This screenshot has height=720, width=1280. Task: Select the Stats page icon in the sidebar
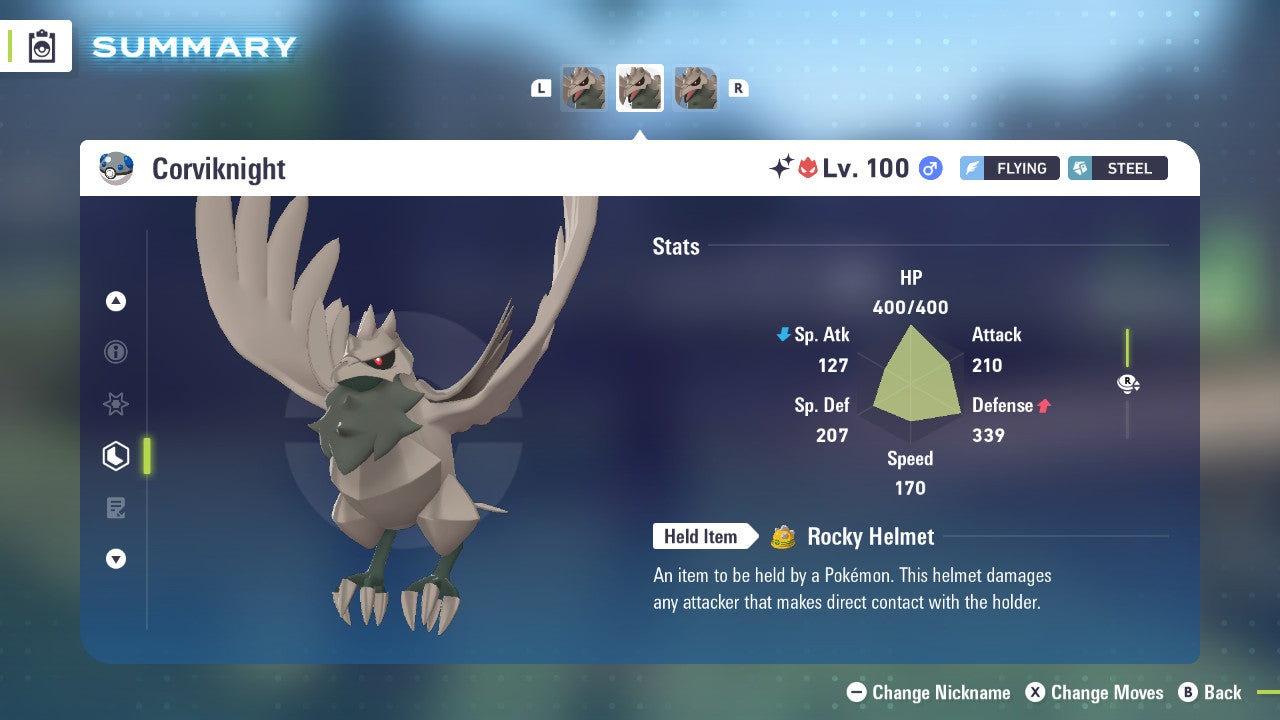pos(116,456)
